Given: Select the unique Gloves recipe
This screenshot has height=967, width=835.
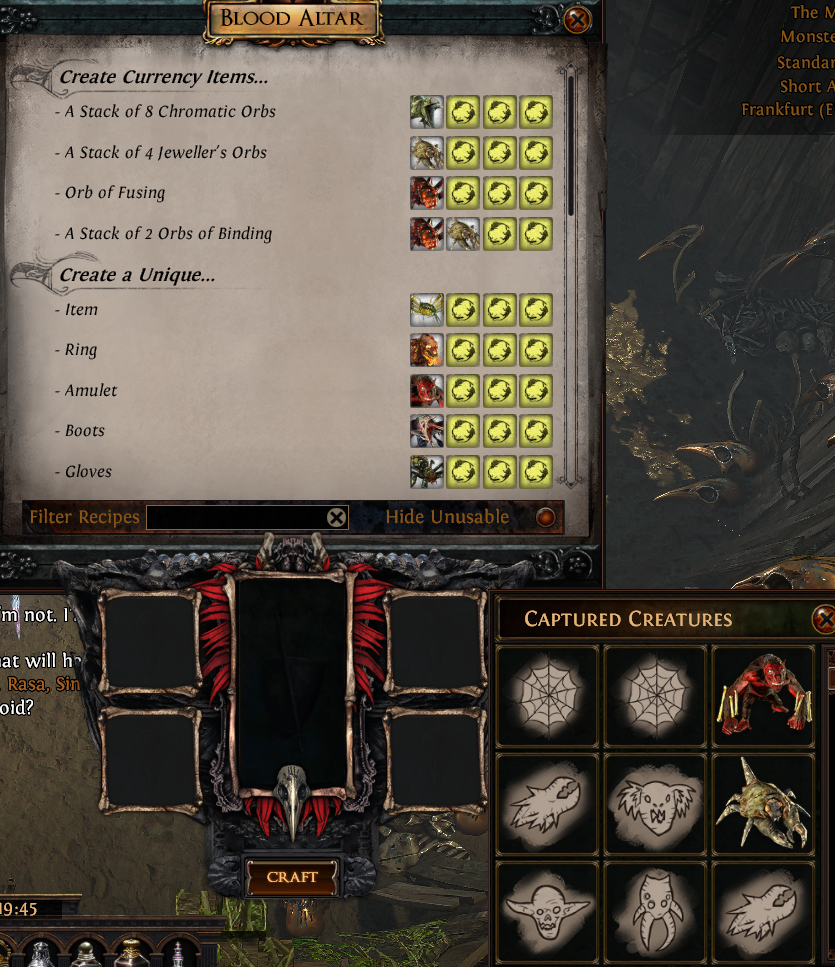Looking at the screenshot, I should (88, 472).
